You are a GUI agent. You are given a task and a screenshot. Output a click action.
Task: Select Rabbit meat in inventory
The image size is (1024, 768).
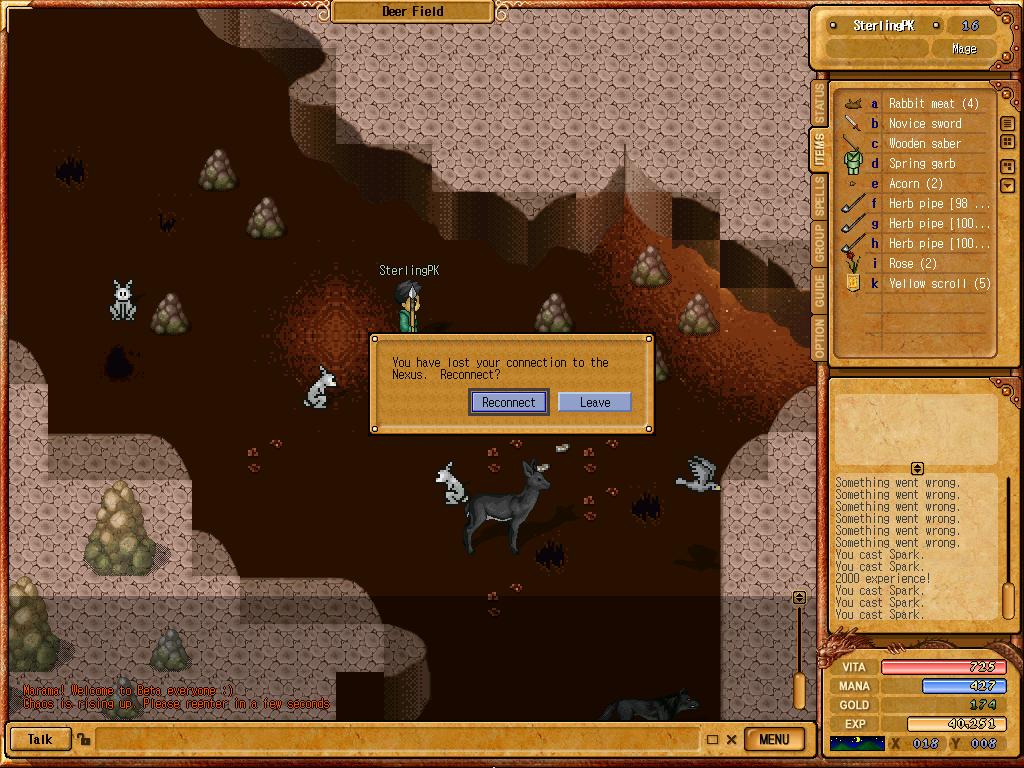click(933, 104)
